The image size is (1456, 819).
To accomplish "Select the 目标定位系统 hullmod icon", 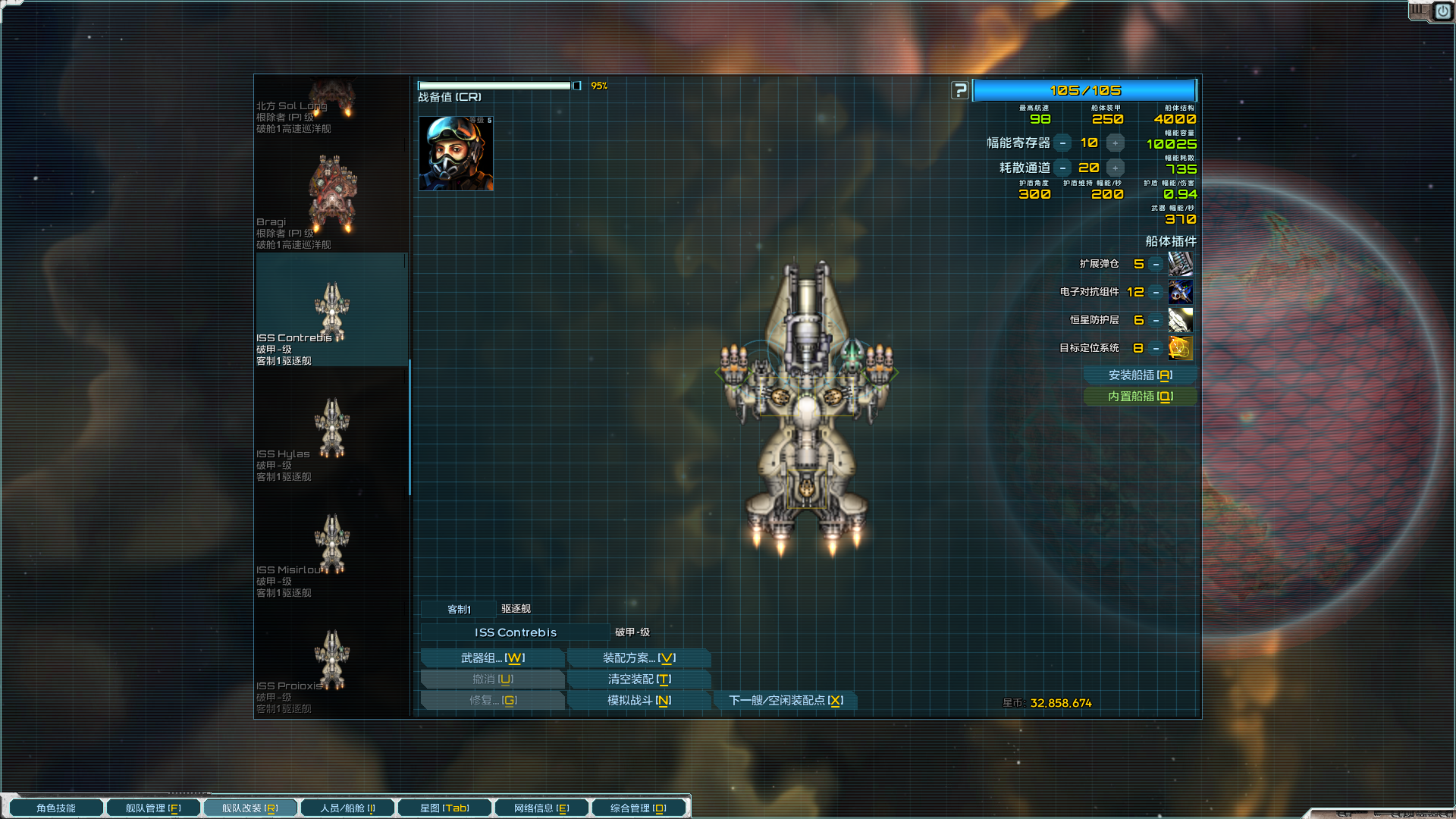I will click(x=1180, y=348).
